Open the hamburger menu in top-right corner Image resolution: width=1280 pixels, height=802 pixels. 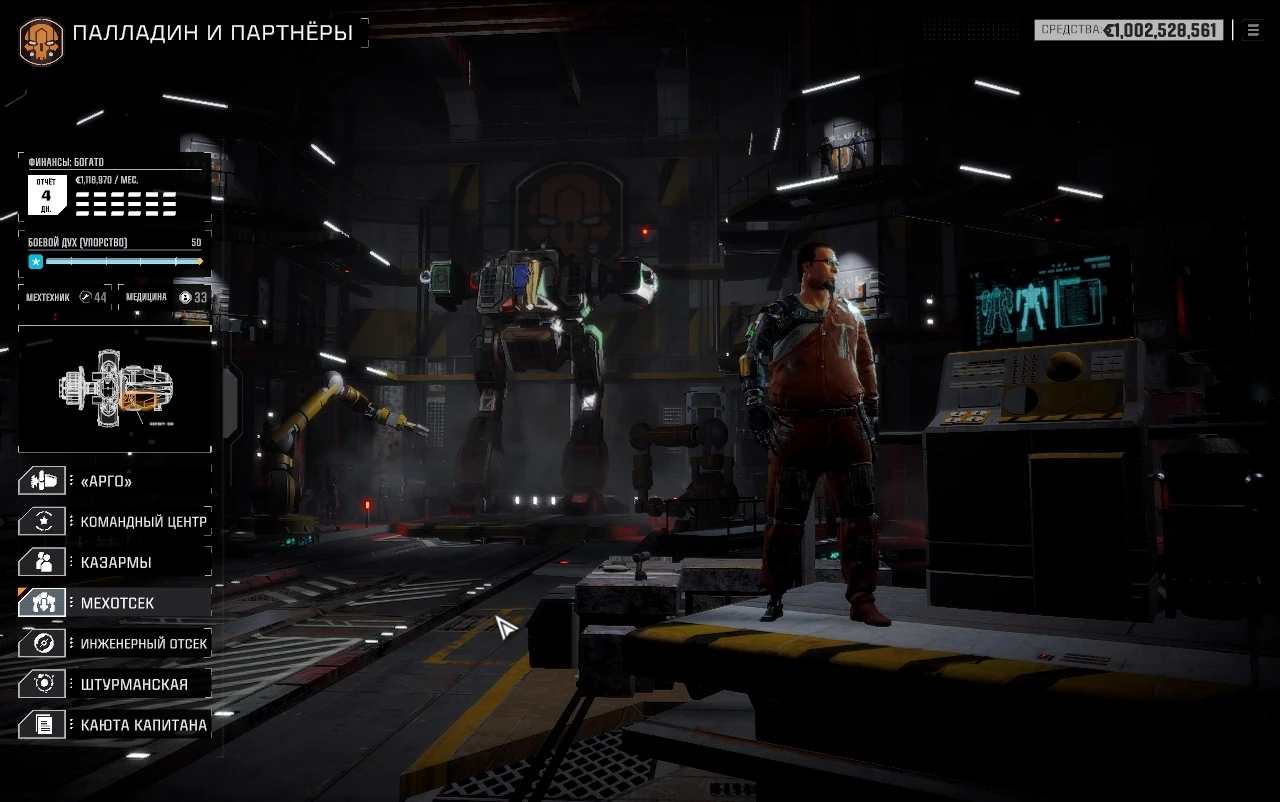1253,29
